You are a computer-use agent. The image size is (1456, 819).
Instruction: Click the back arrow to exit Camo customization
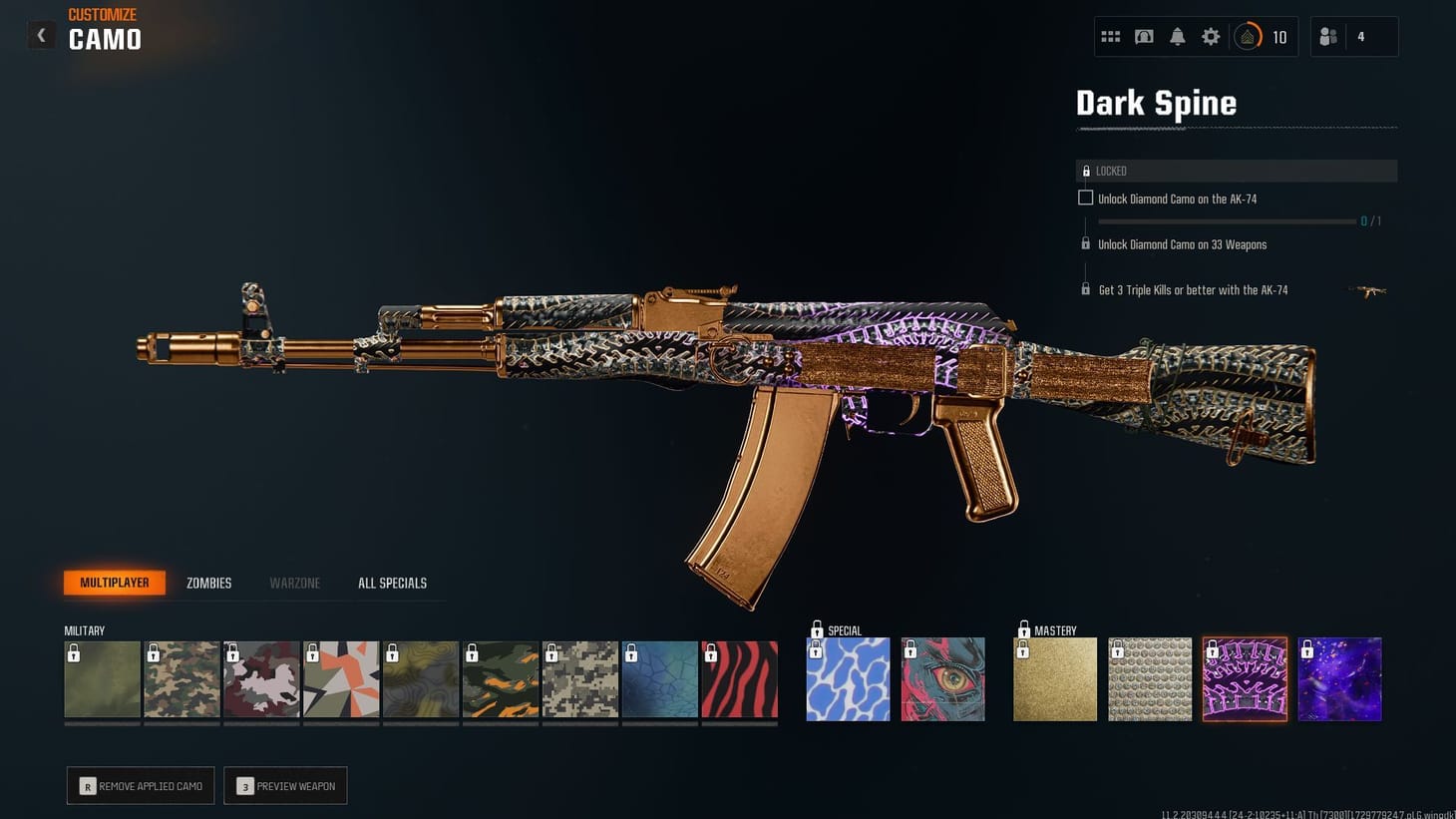(41, 35)
